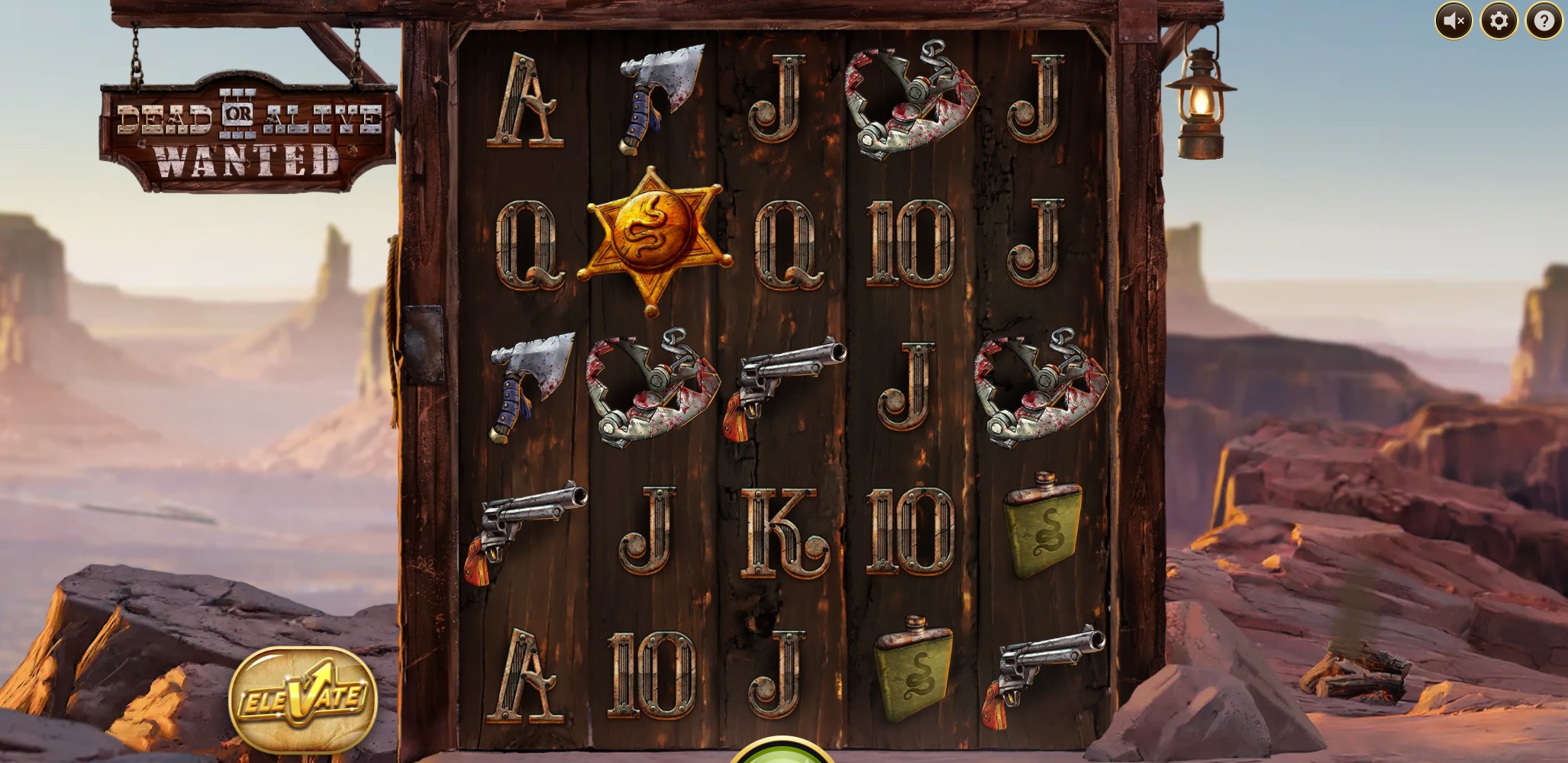Open the question mark help page
The width and height of the screenshot is (1568, 763).
[1544, 21]
